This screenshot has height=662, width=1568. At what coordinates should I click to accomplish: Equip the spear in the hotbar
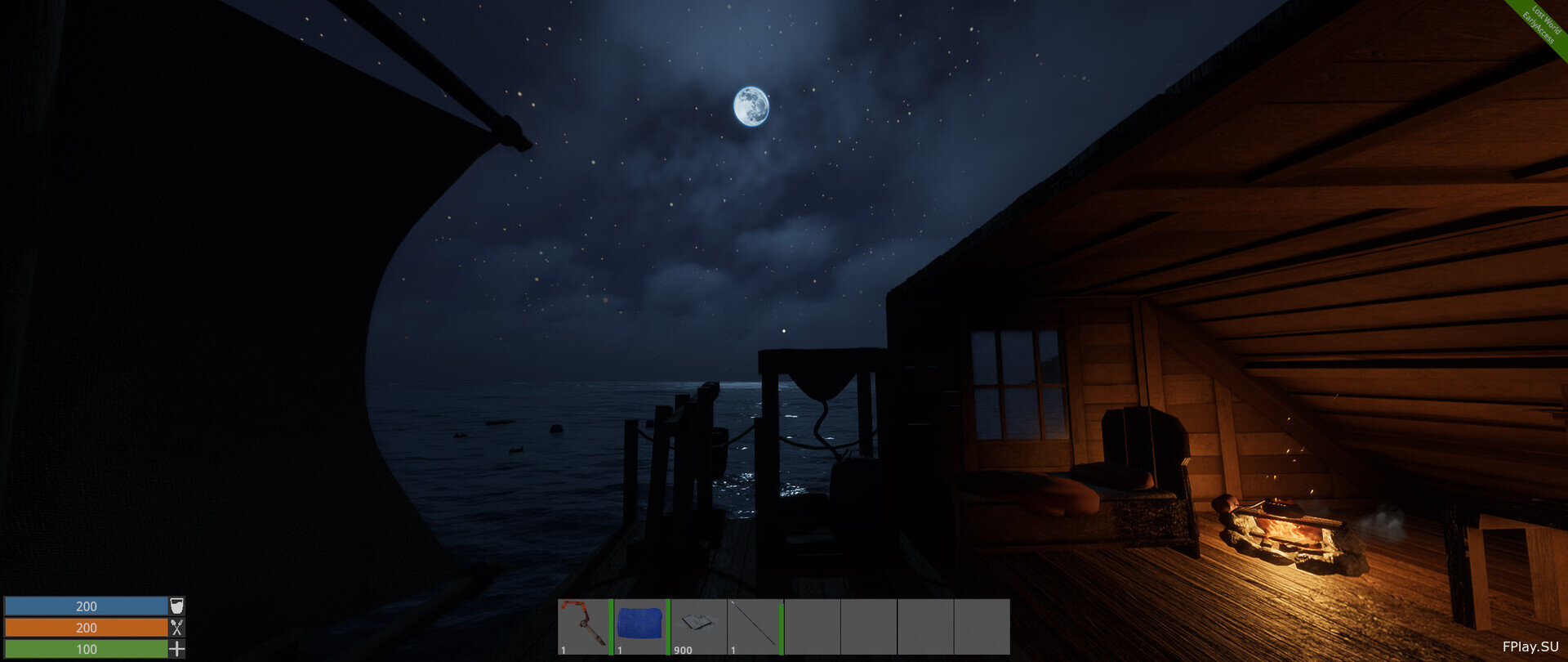[x=755, y=626]
